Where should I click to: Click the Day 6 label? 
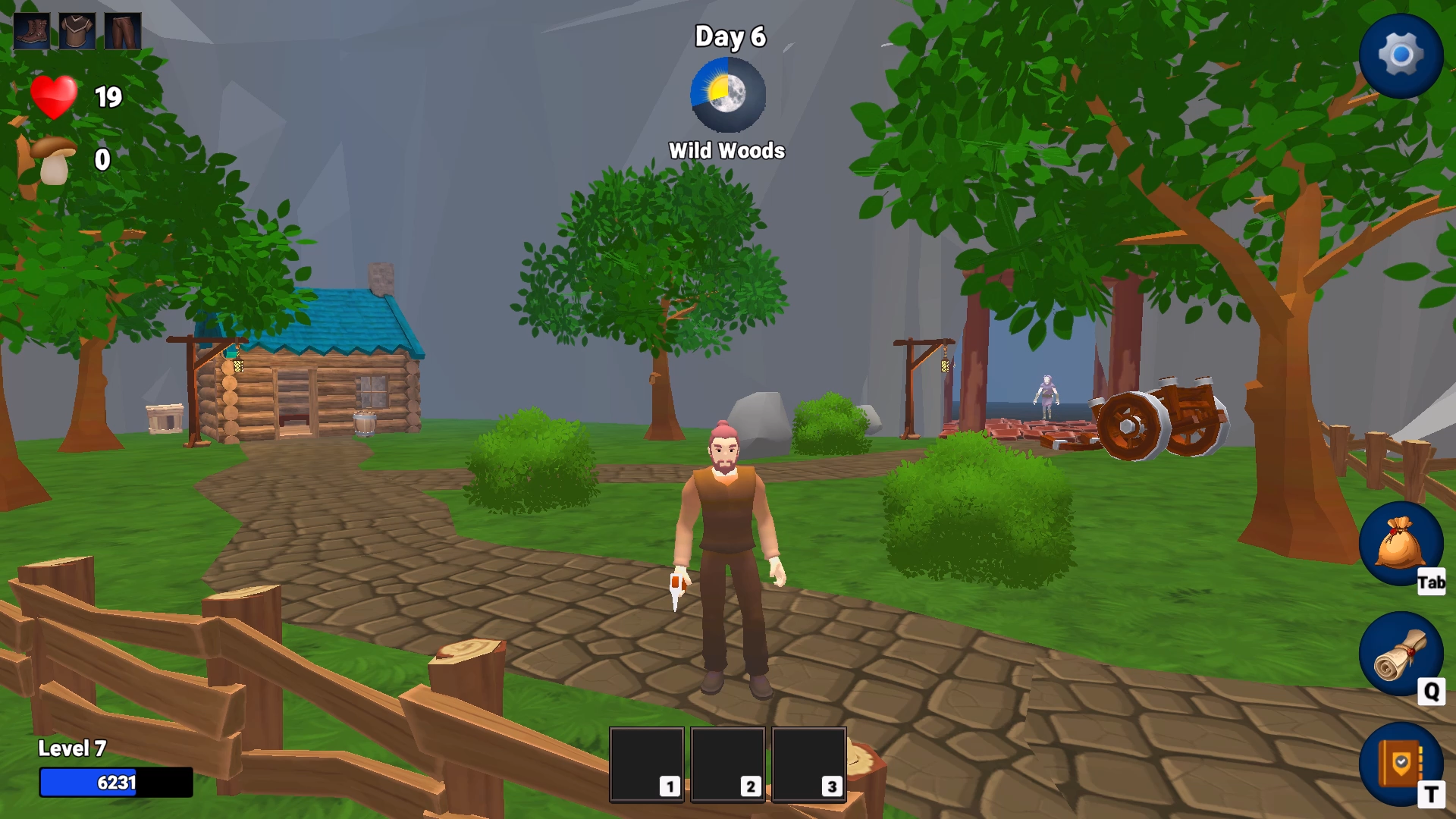(x=728, y=36)
